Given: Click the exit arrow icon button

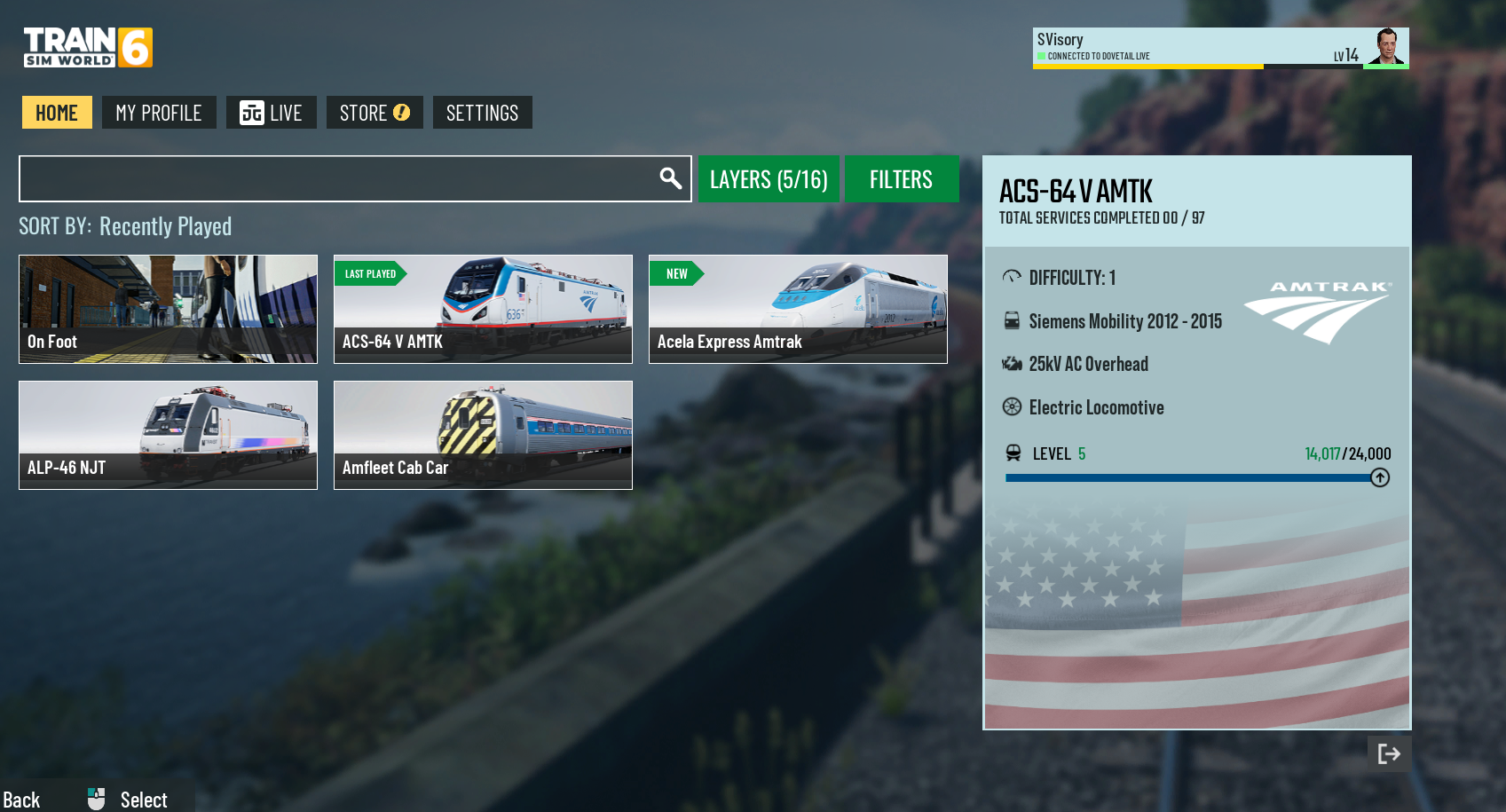Looking at the screenshot, I should click(x=1389, y=753).
